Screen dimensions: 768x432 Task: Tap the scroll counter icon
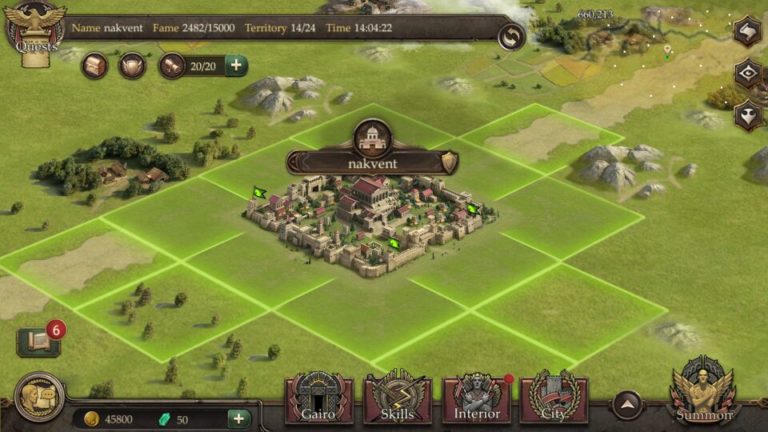(172, 66)
